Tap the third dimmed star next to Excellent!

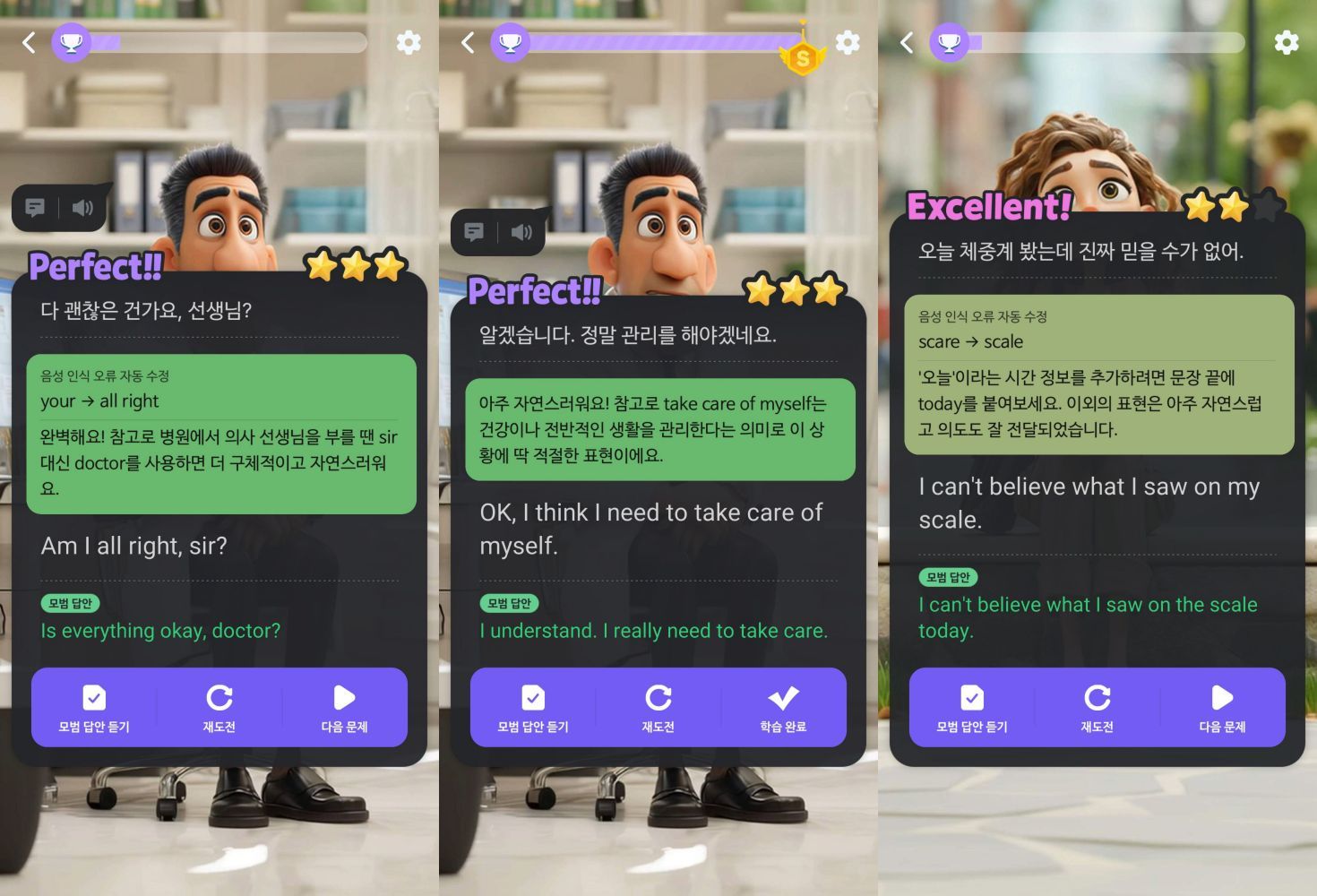point(1267,206)
